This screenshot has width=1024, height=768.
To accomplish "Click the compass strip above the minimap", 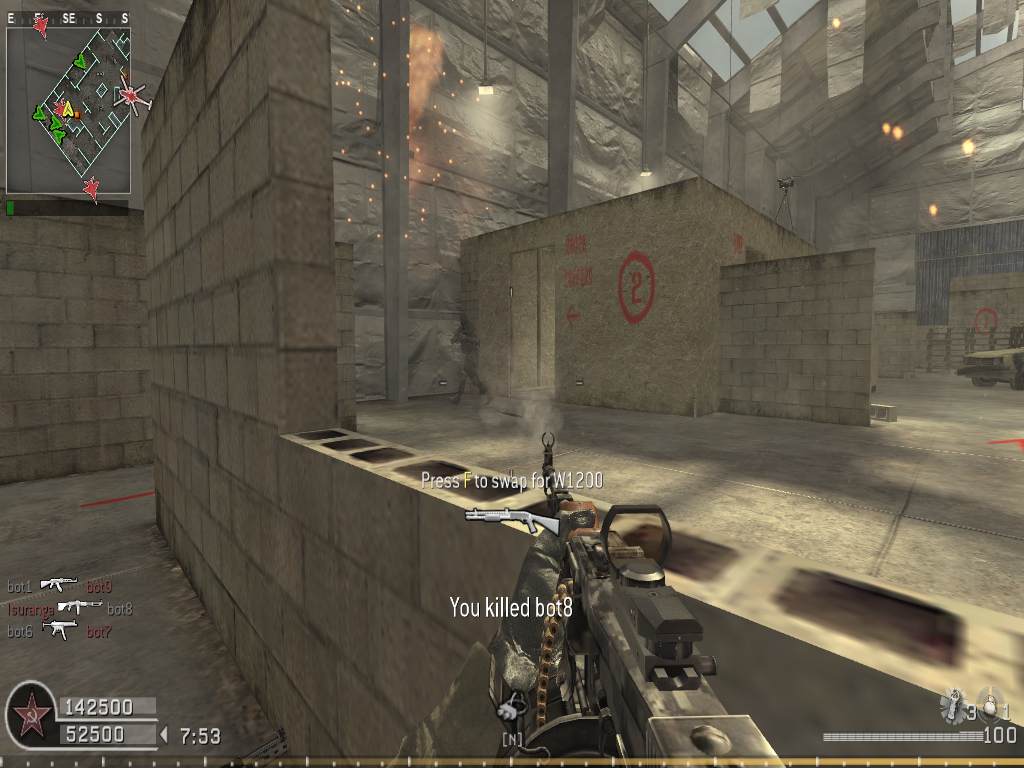I will tap(68, 18).
